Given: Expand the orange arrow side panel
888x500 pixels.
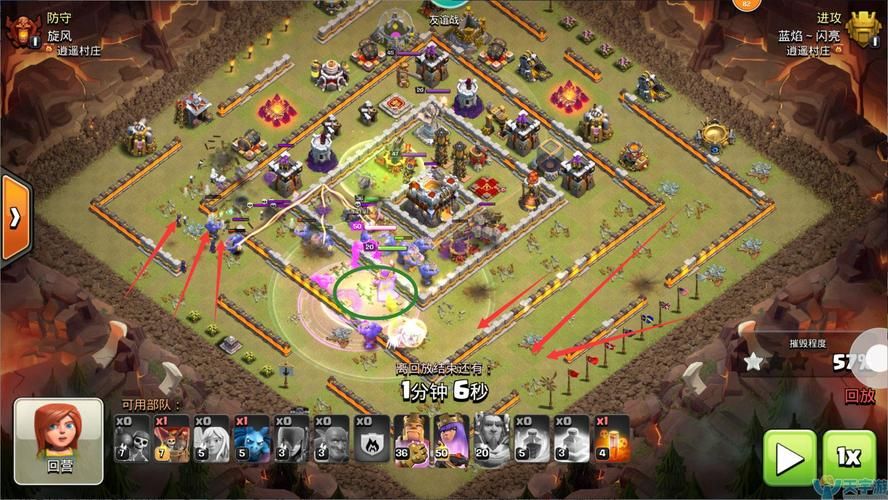Looking at the screenshot, I should point(16,218).
